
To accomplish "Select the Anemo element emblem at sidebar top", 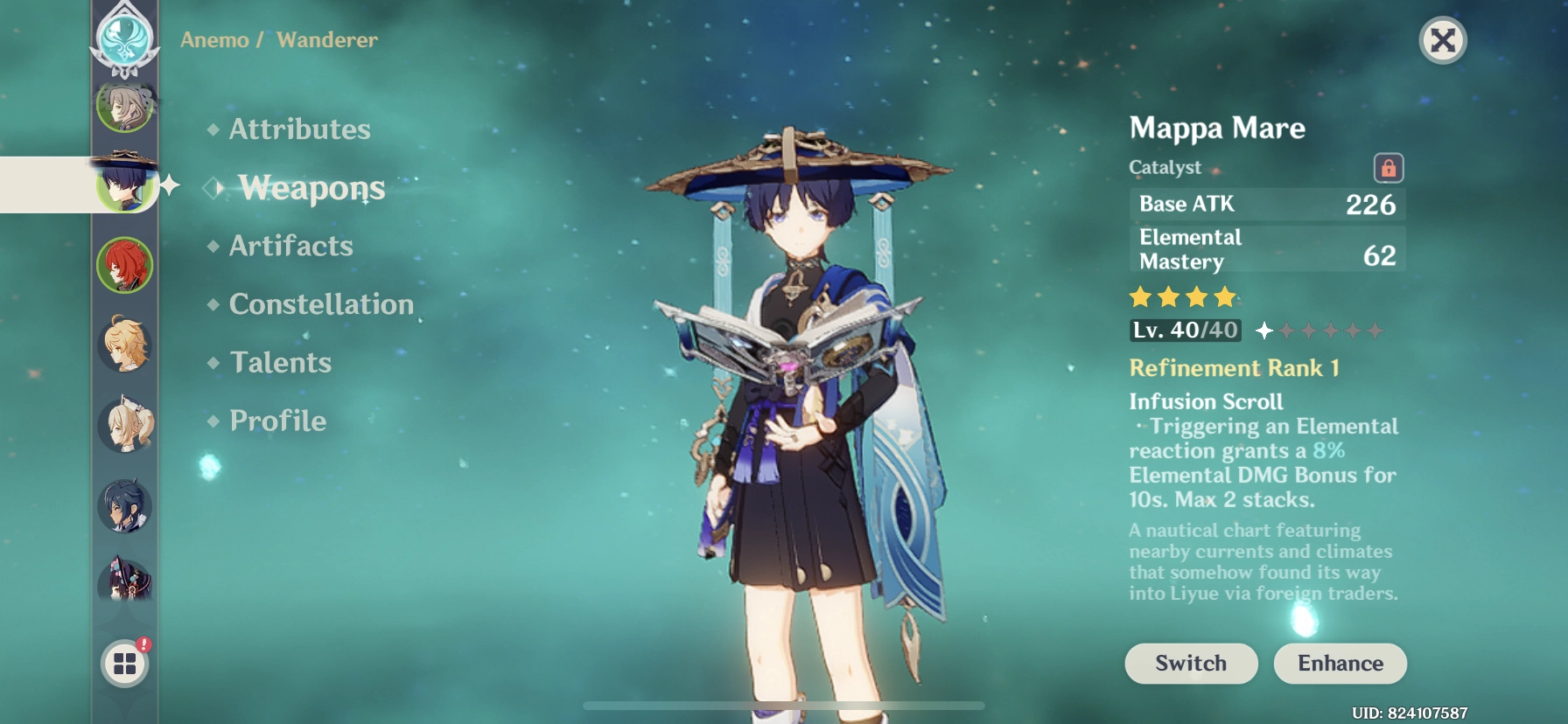I will tap(125, 38).
